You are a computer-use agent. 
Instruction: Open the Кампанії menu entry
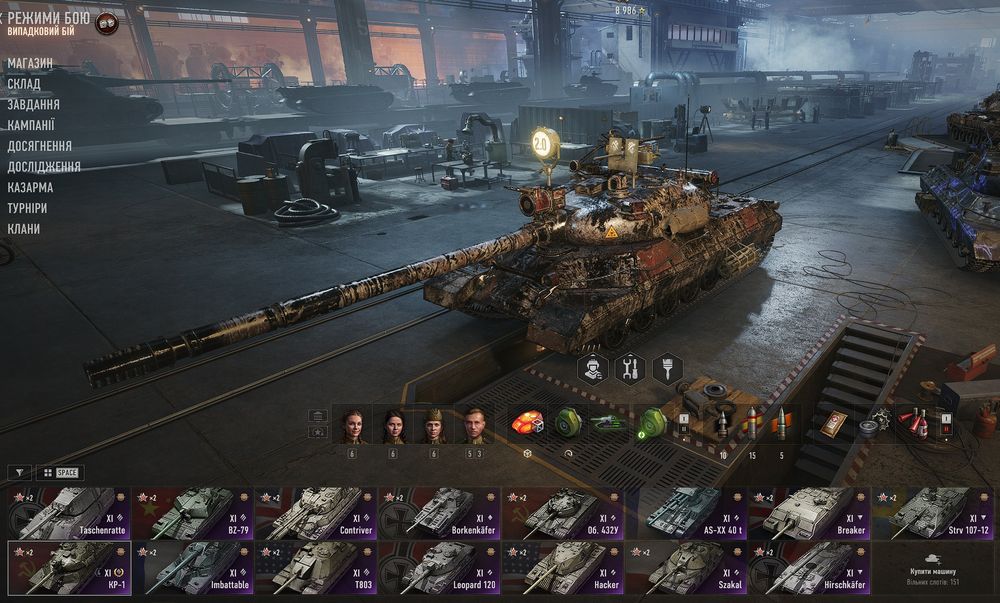[31, 125]
